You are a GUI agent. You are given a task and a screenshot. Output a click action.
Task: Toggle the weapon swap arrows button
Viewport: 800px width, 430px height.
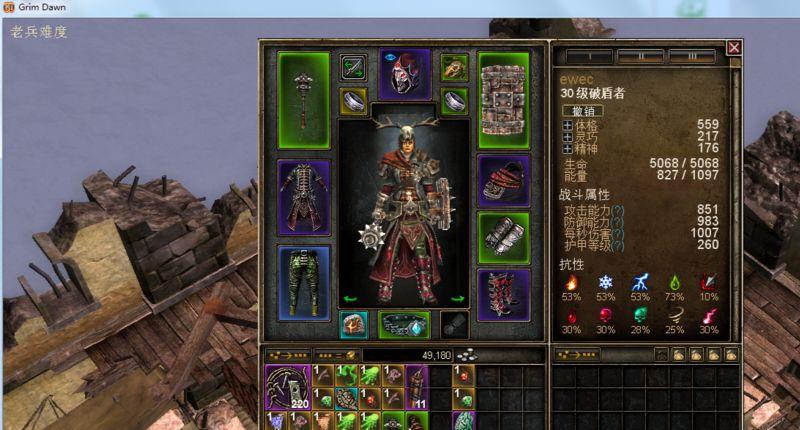point(352,68)
